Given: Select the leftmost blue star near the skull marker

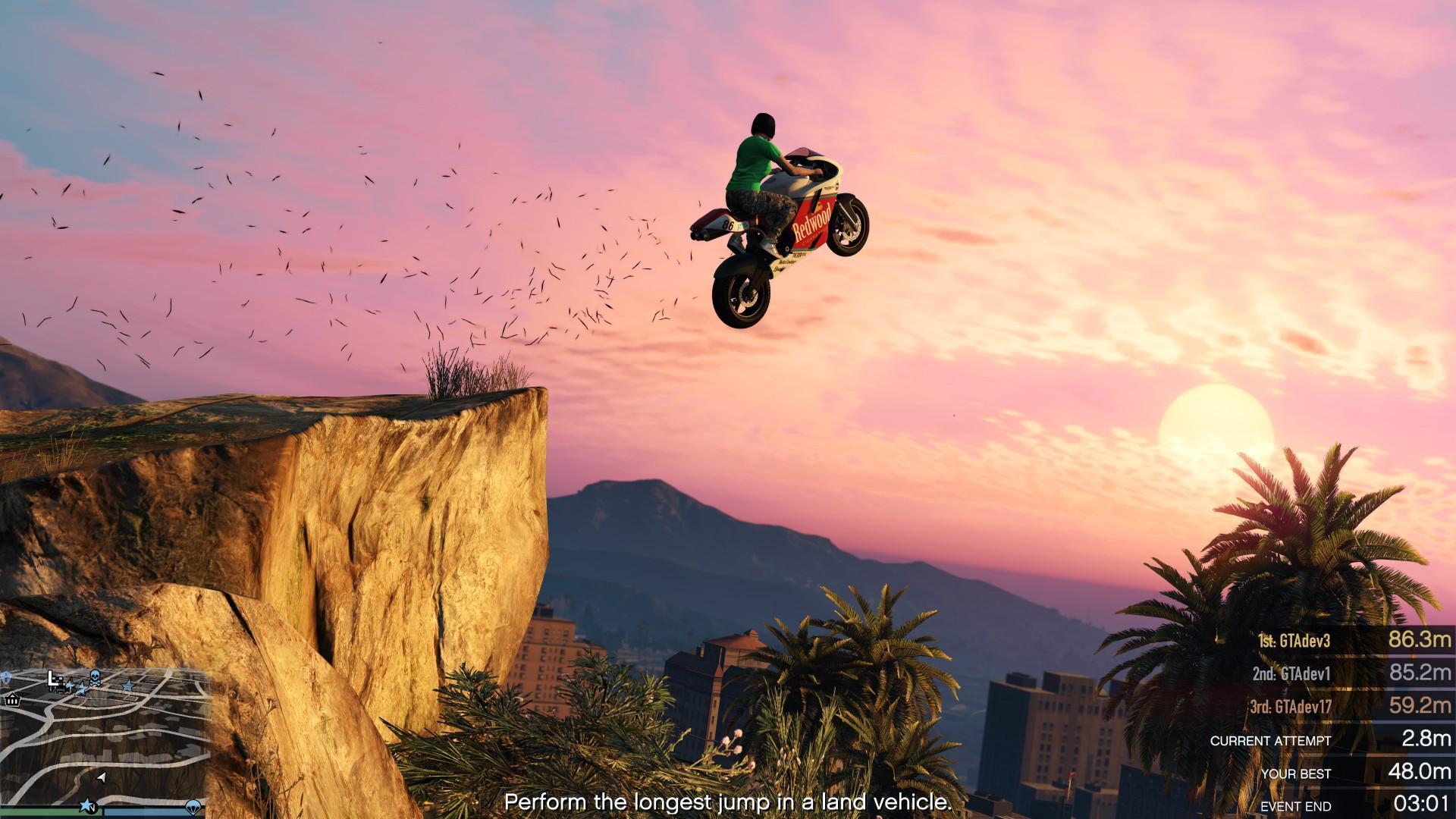Looking at the screenshot, I should [x=71, y=686].
